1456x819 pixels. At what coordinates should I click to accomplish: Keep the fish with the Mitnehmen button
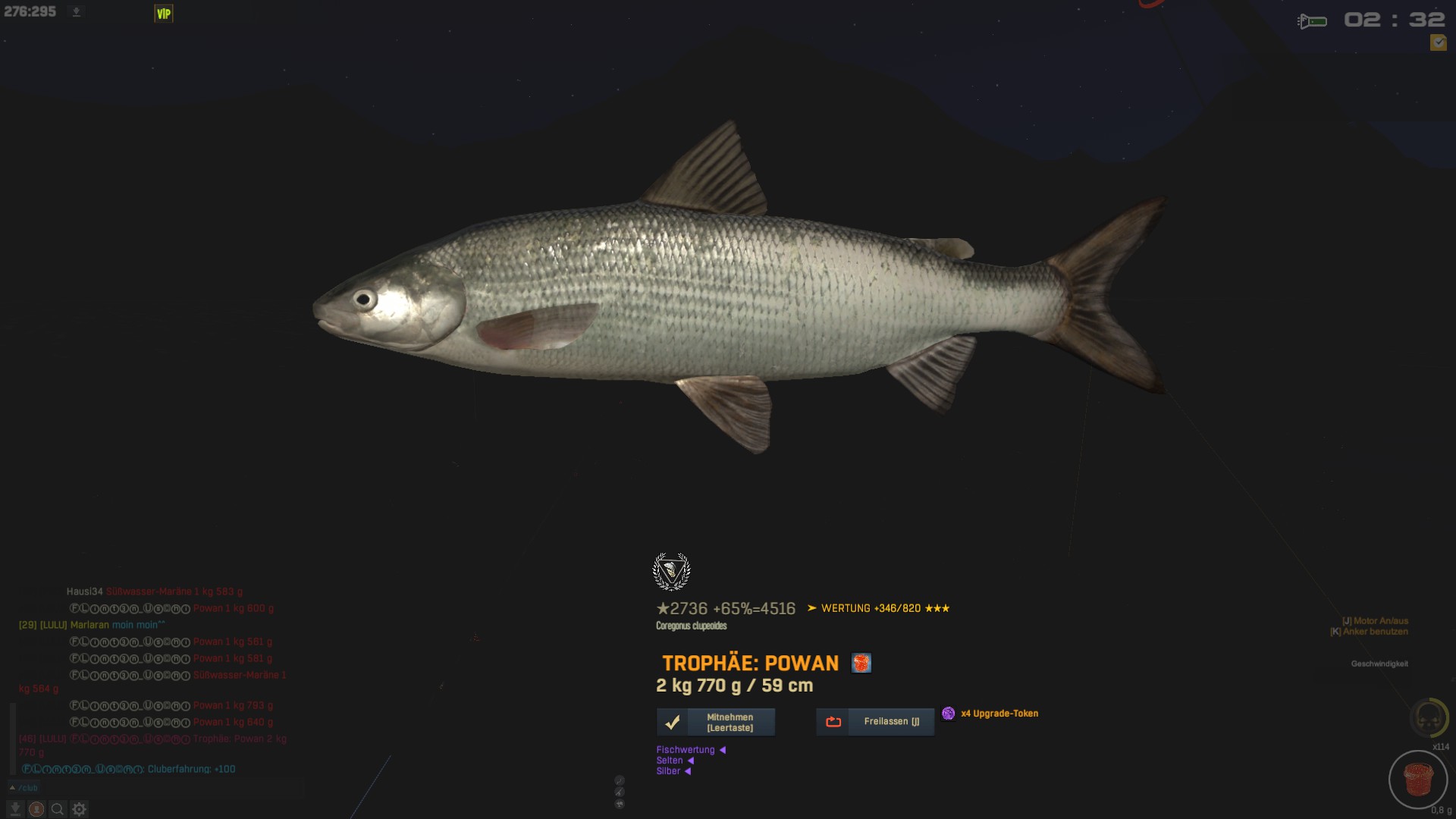point(716,722)
